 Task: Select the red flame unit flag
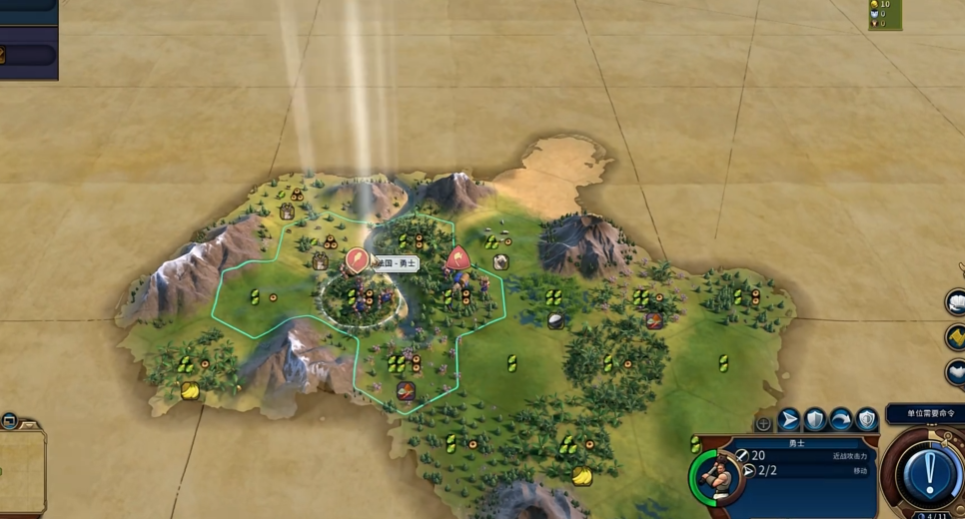click(458, 258)
